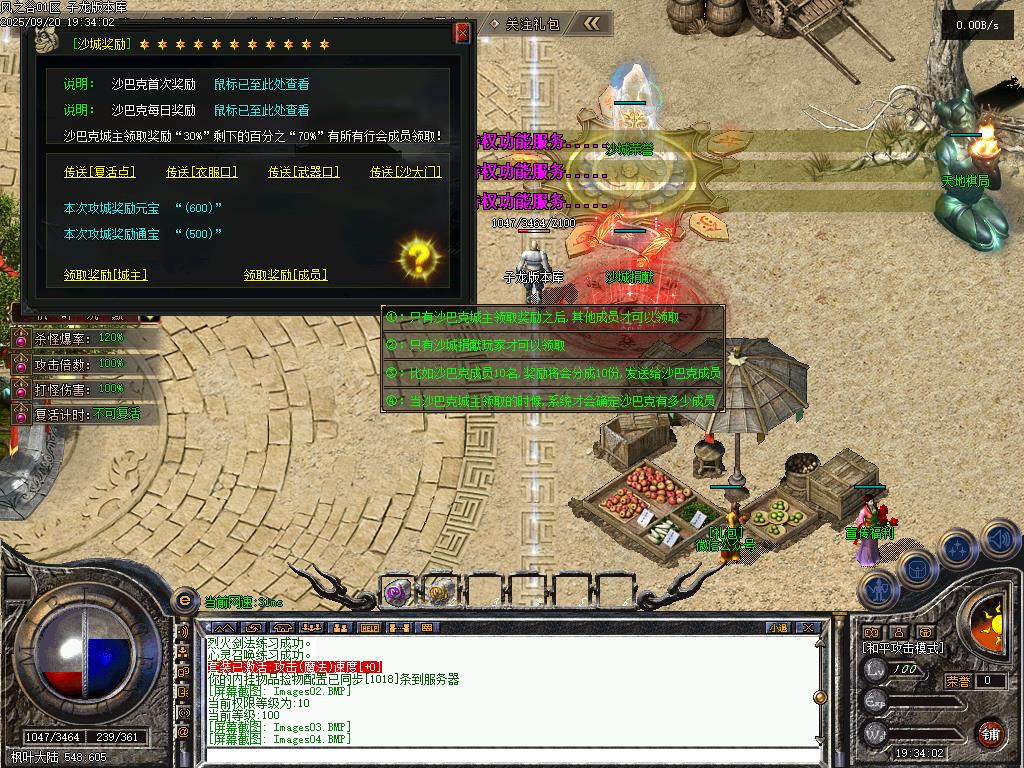The image size is (1024, 768).
Task: Use the 传送[沙大门] teleport link
Action: click(x=405, y=172)
